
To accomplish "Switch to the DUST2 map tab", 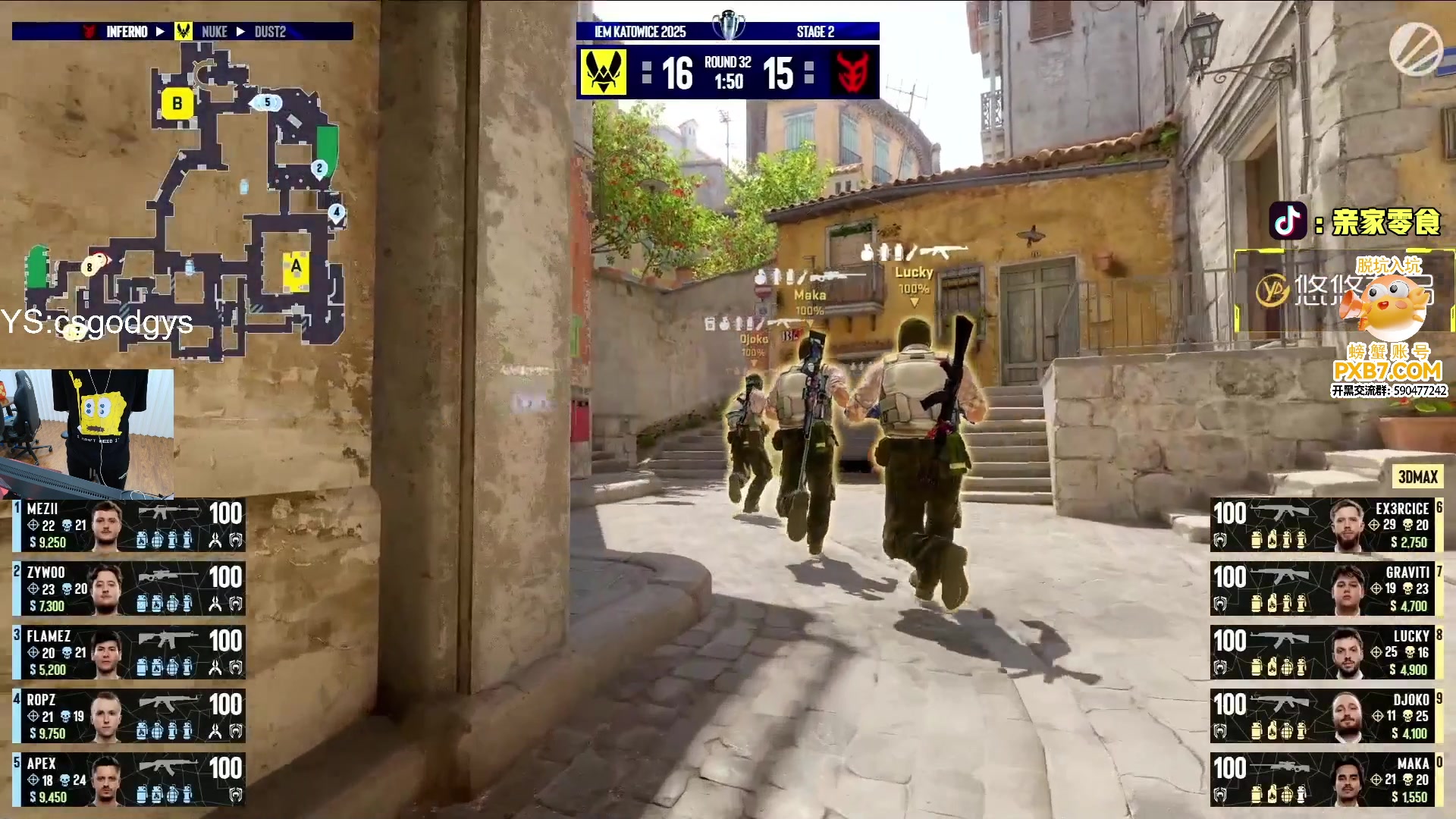I will pyautogui.click(x=270, y=32).
